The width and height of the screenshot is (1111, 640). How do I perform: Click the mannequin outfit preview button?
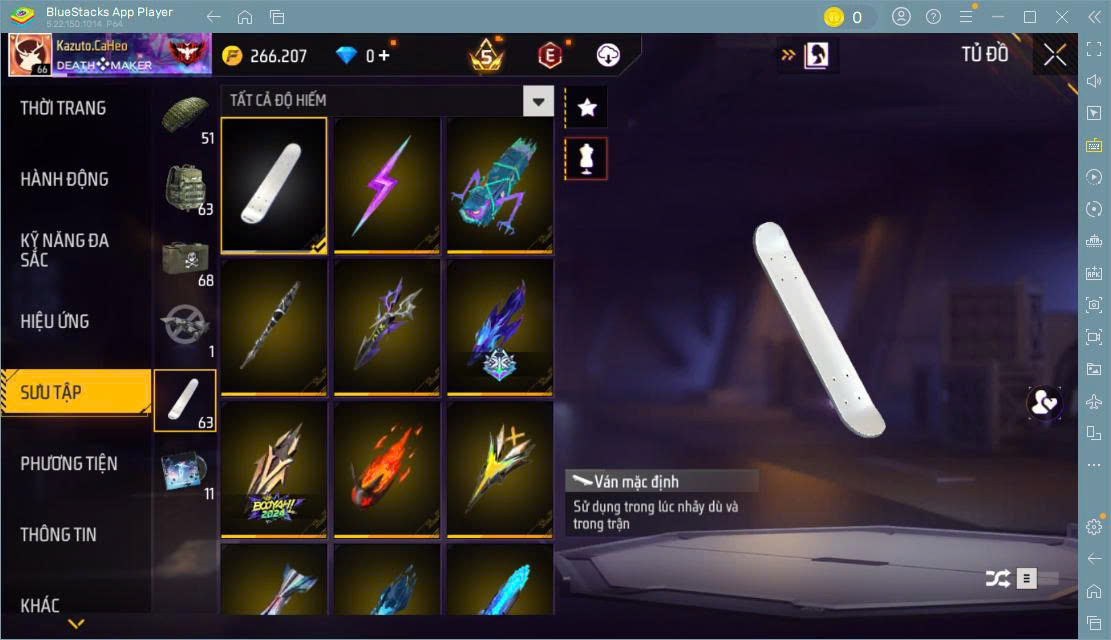[x=587, y=158]
